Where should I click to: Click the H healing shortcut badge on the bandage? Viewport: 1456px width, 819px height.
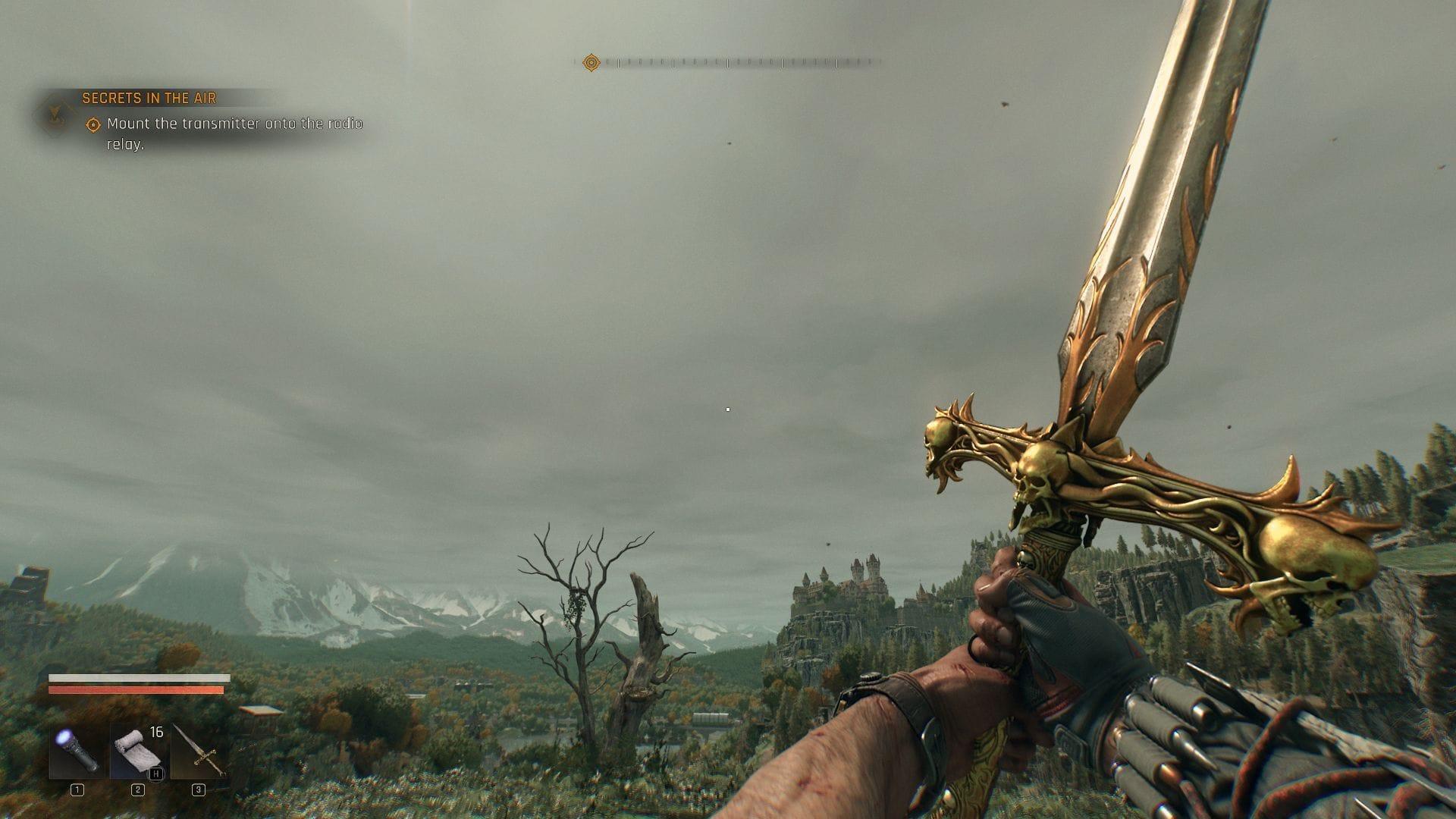click(155, 773)
